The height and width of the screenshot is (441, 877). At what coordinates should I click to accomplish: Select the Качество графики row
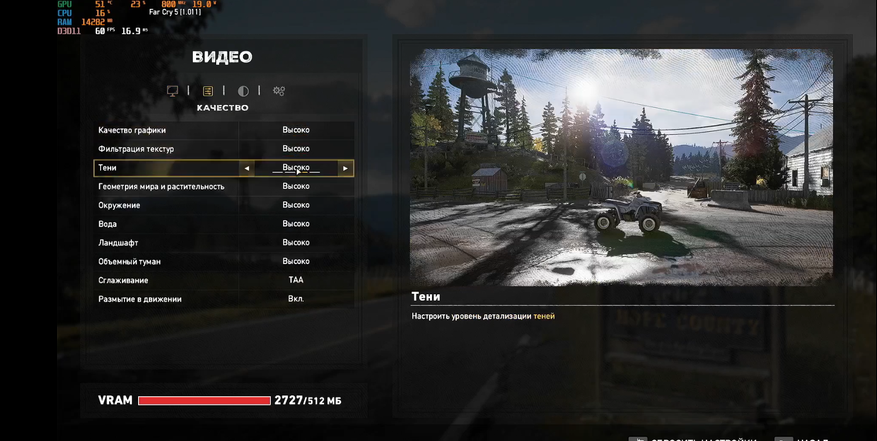[224, 130]
